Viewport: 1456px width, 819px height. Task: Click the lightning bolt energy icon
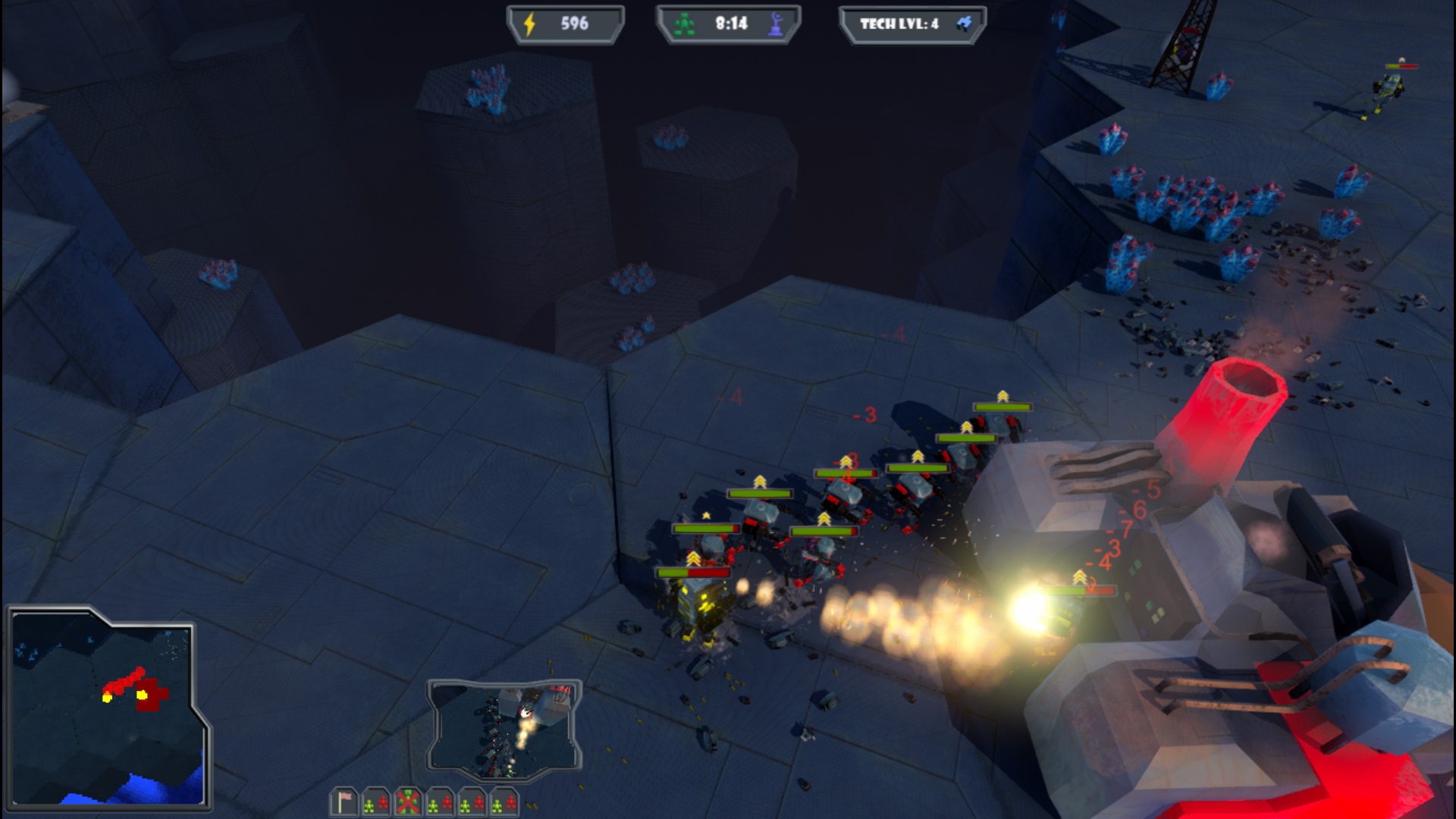(x=529, y=24)
